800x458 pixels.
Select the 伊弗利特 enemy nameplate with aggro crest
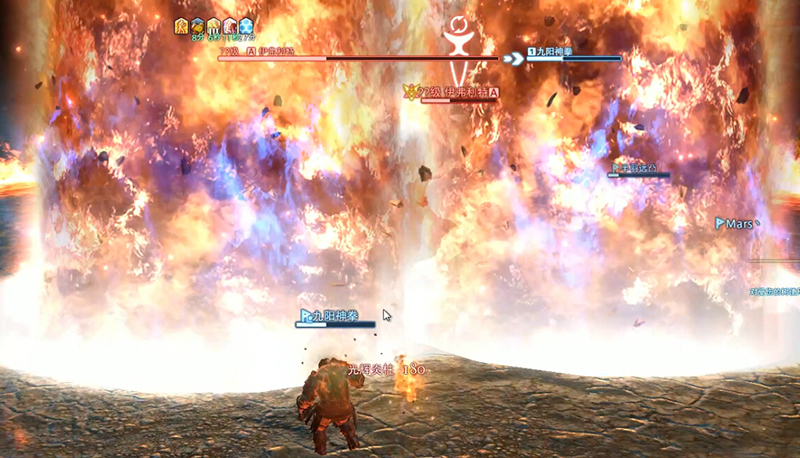point(451,92)
